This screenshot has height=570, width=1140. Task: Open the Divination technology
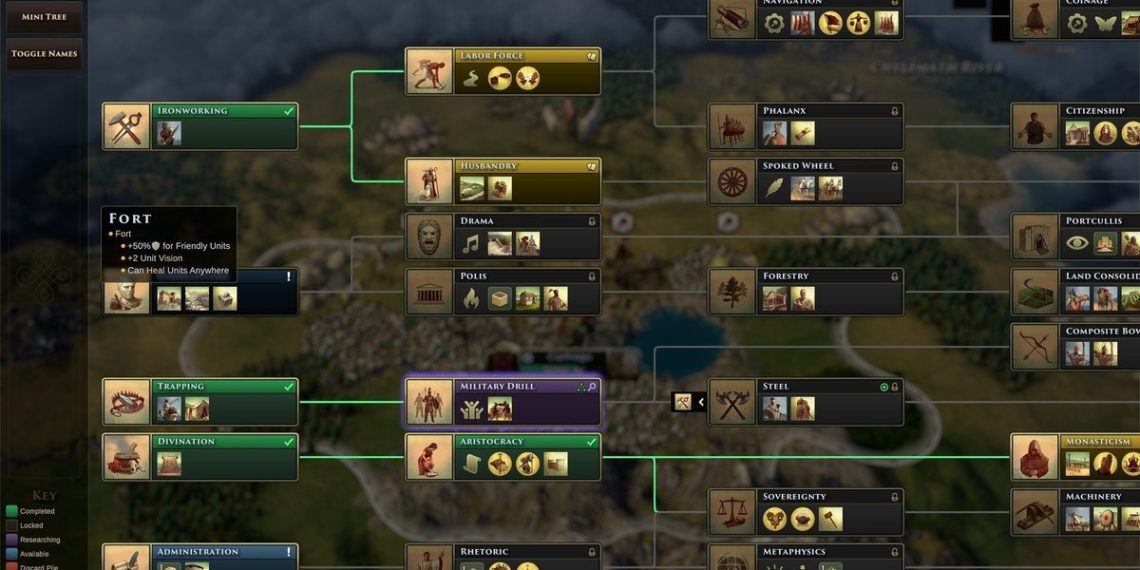tap(200, 457)
